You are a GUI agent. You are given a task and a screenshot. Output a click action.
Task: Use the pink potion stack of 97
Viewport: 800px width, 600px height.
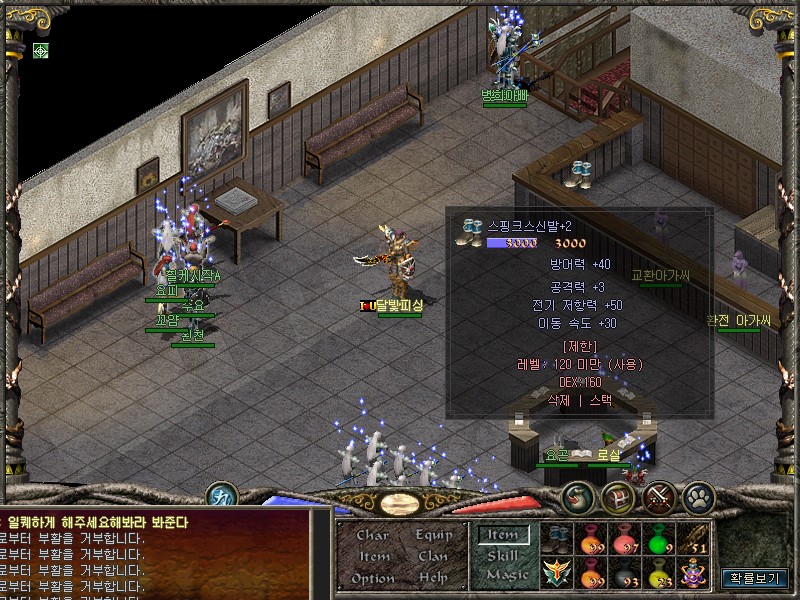(x=625, y=538)
